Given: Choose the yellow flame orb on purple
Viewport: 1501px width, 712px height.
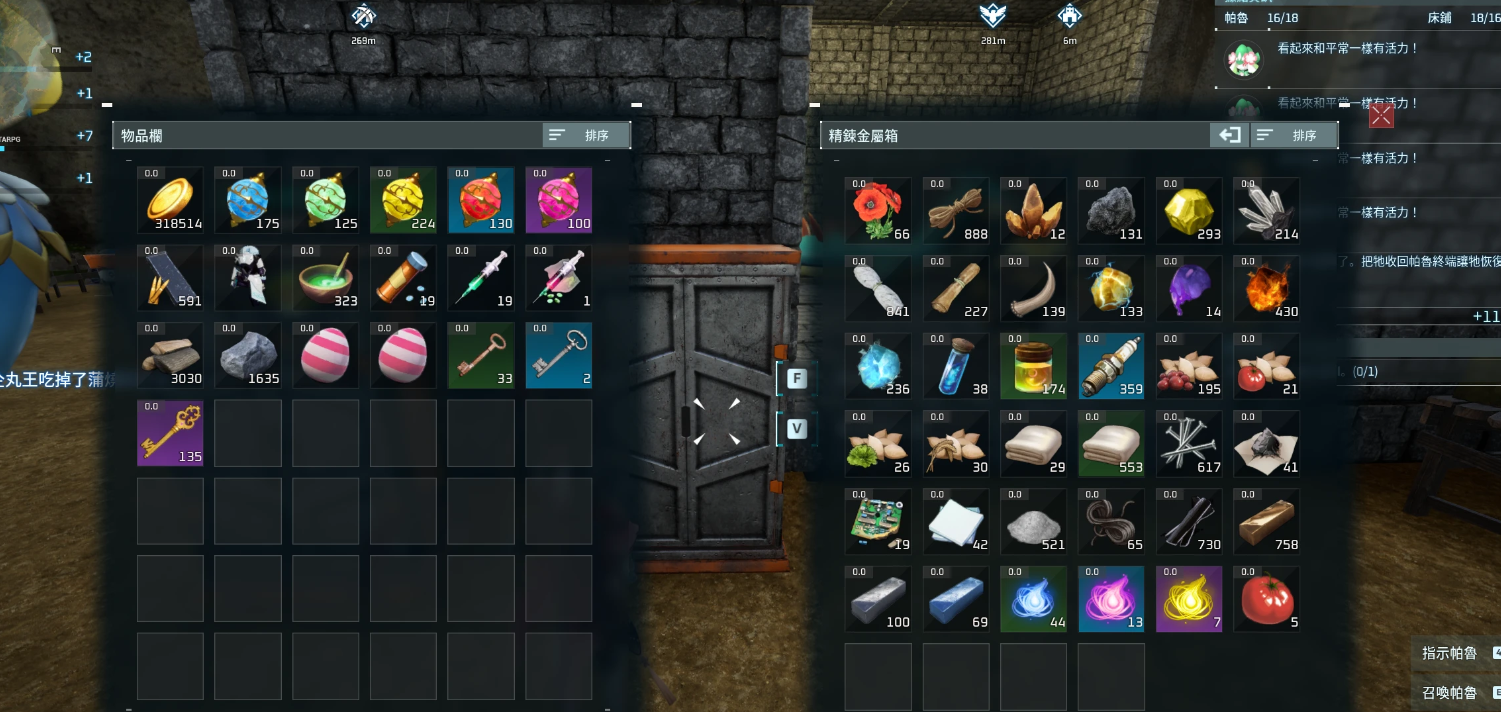Looking at the screenshot, I should click(1189, 600).
